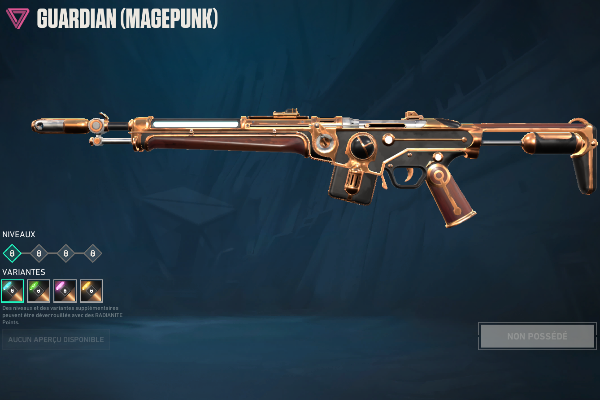Choose the green Magepunk variant
Image resolution: width=600 pixels, height=400 pixels.
point(39,290)
